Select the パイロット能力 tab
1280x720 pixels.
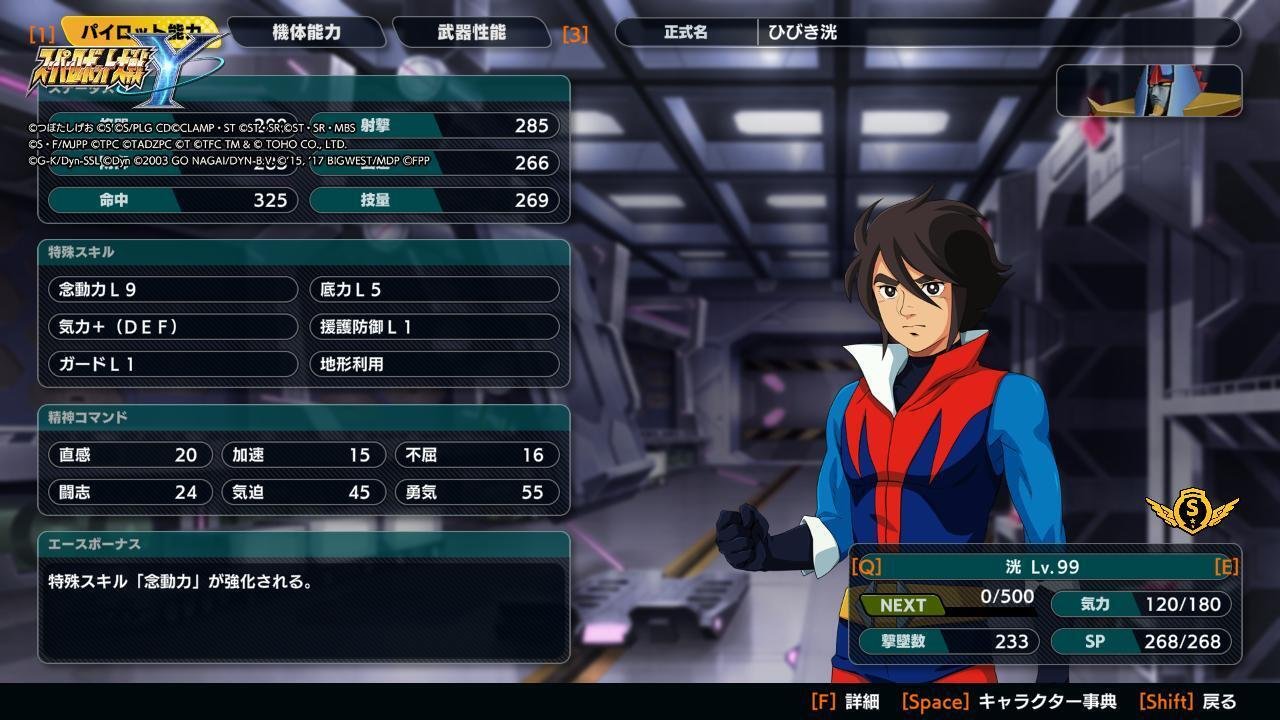click(x=141, y=30)
